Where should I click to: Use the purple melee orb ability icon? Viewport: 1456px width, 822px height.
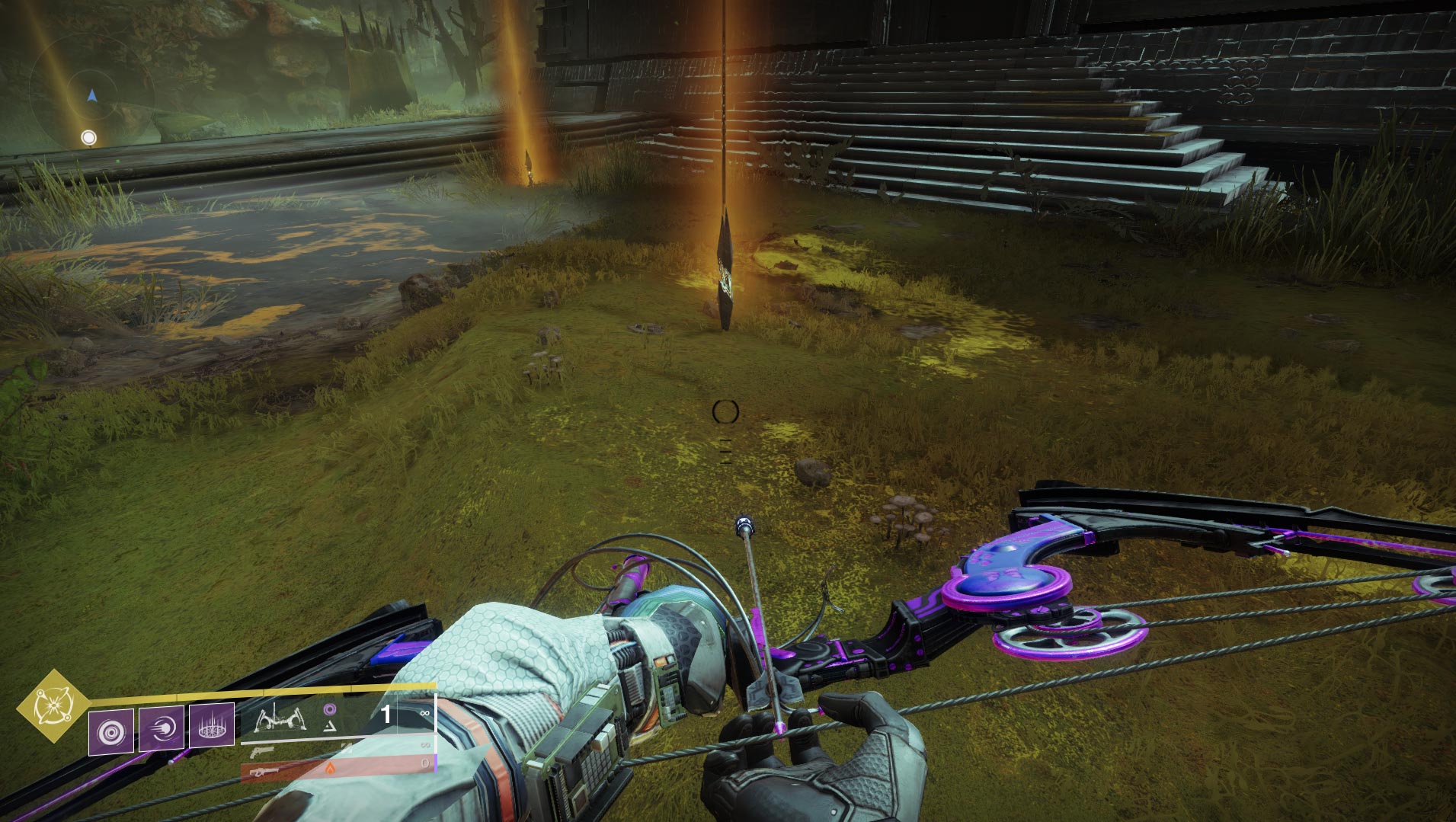pos(161,729)
